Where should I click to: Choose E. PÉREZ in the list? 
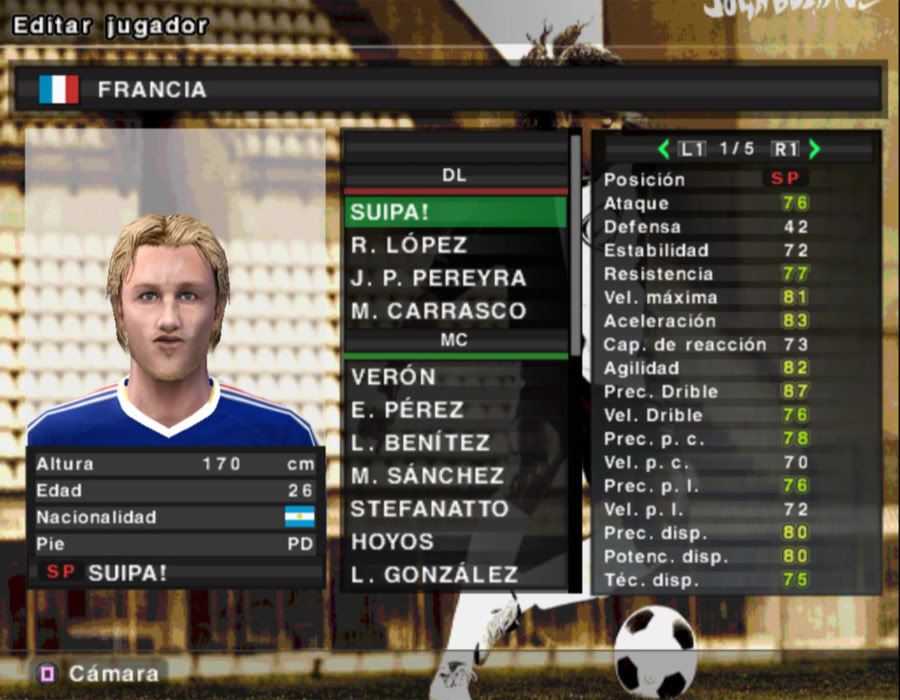(x=455, y=410)
